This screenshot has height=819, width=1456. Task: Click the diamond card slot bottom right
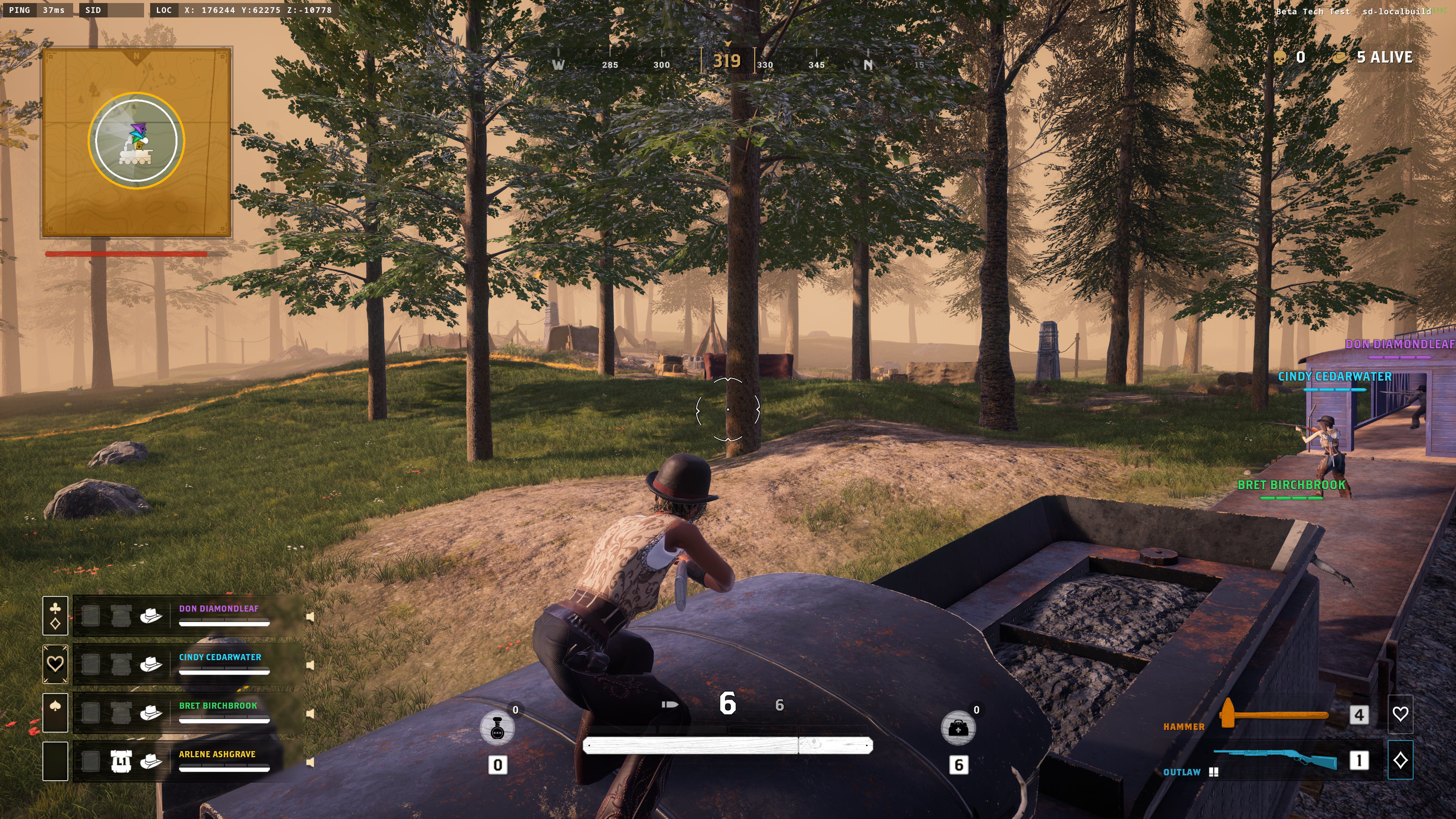click(1400, 760)
